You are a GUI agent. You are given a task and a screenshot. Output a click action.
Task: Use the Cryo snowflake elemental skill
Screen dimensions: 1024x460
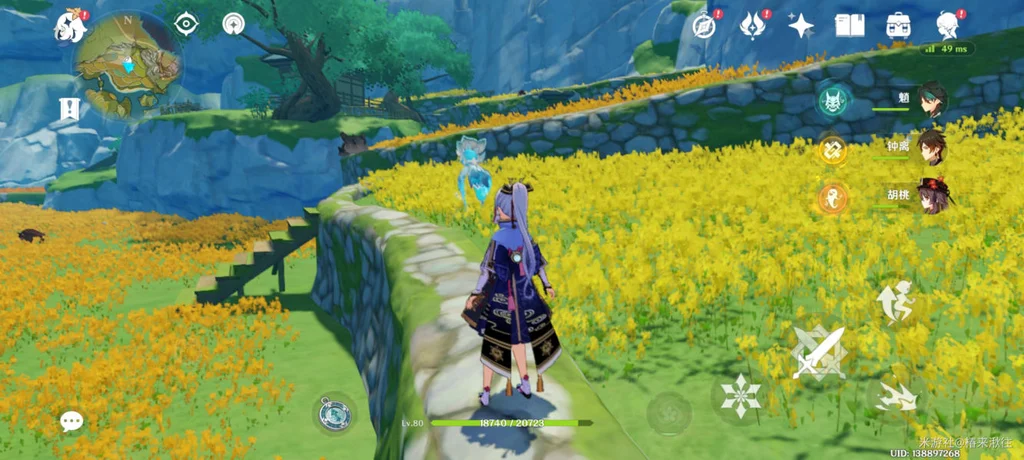[741, 395]
